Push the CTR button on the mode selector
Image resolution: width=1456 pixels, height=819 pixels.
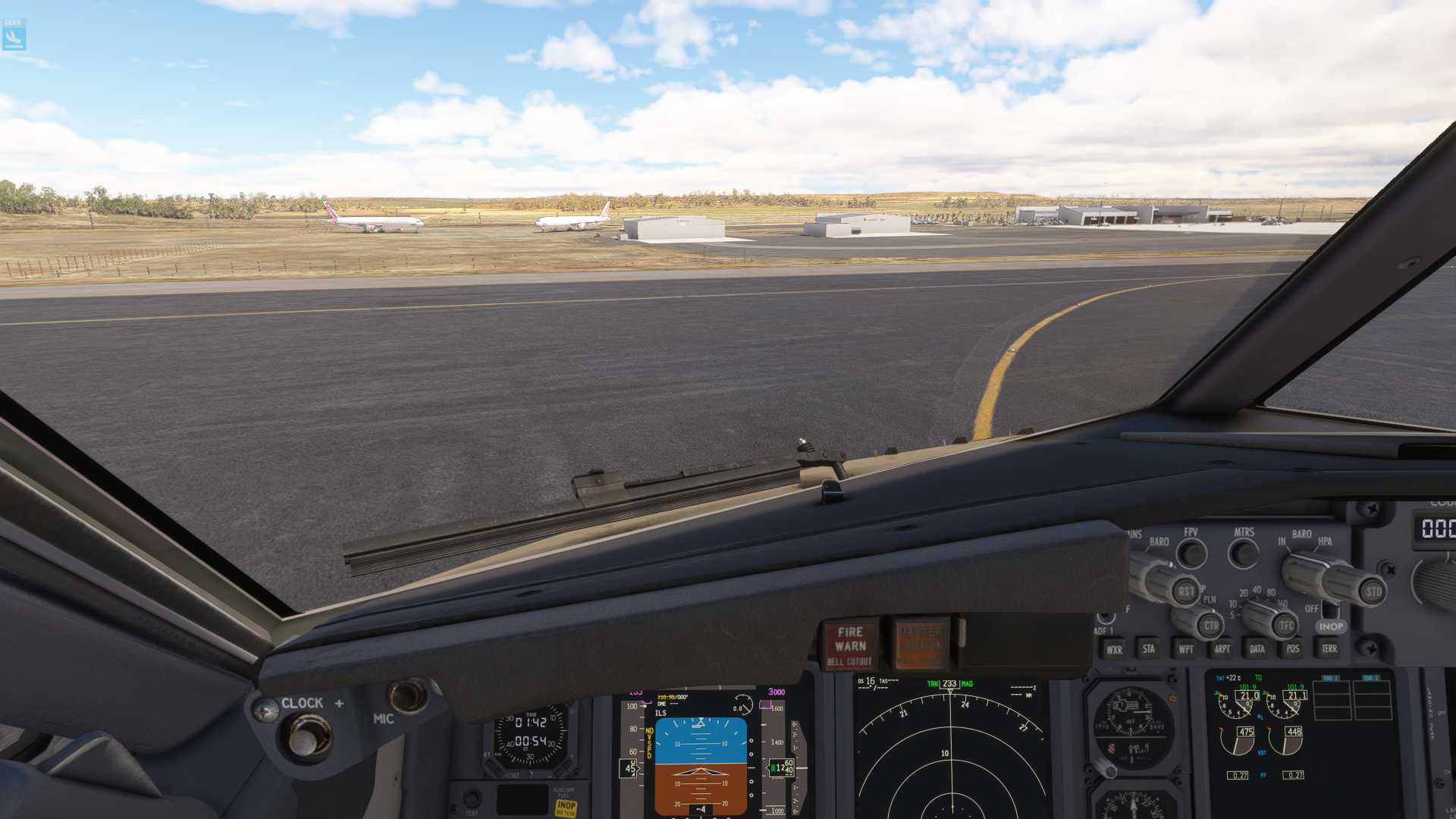click(x=1211, y=626)
